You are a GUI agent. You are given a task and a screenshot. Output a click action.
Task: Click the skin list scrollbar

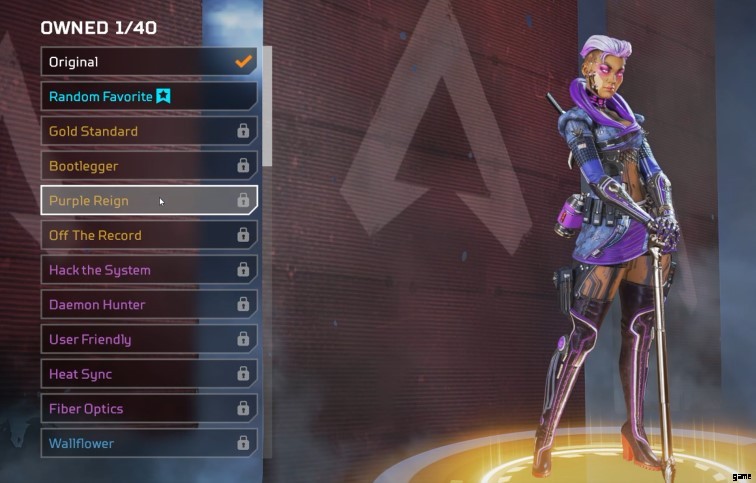point(267,110)
